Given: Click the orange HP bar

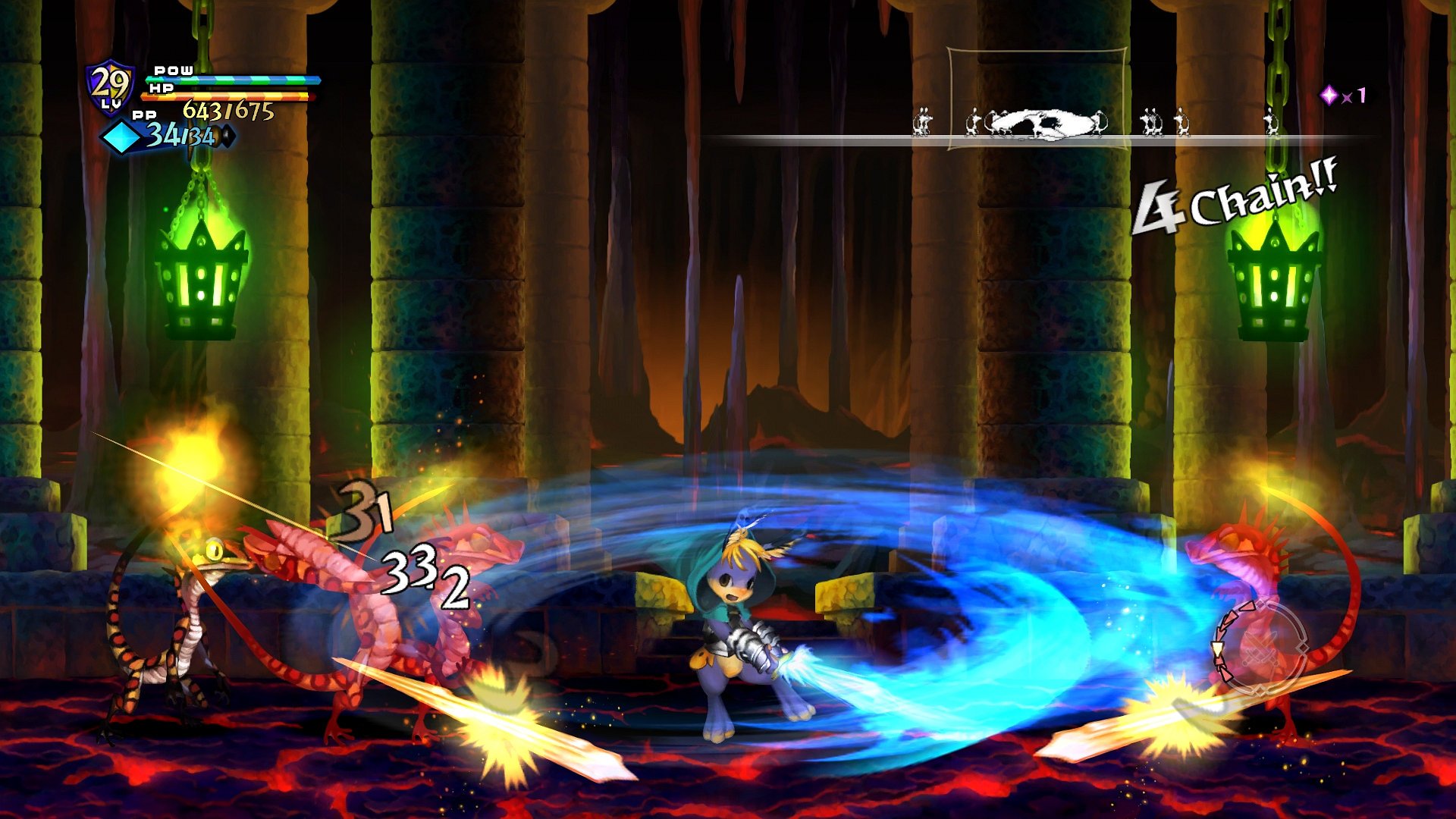Looking at the screenshot, I should pyautogui.click(x=227, y=96).
